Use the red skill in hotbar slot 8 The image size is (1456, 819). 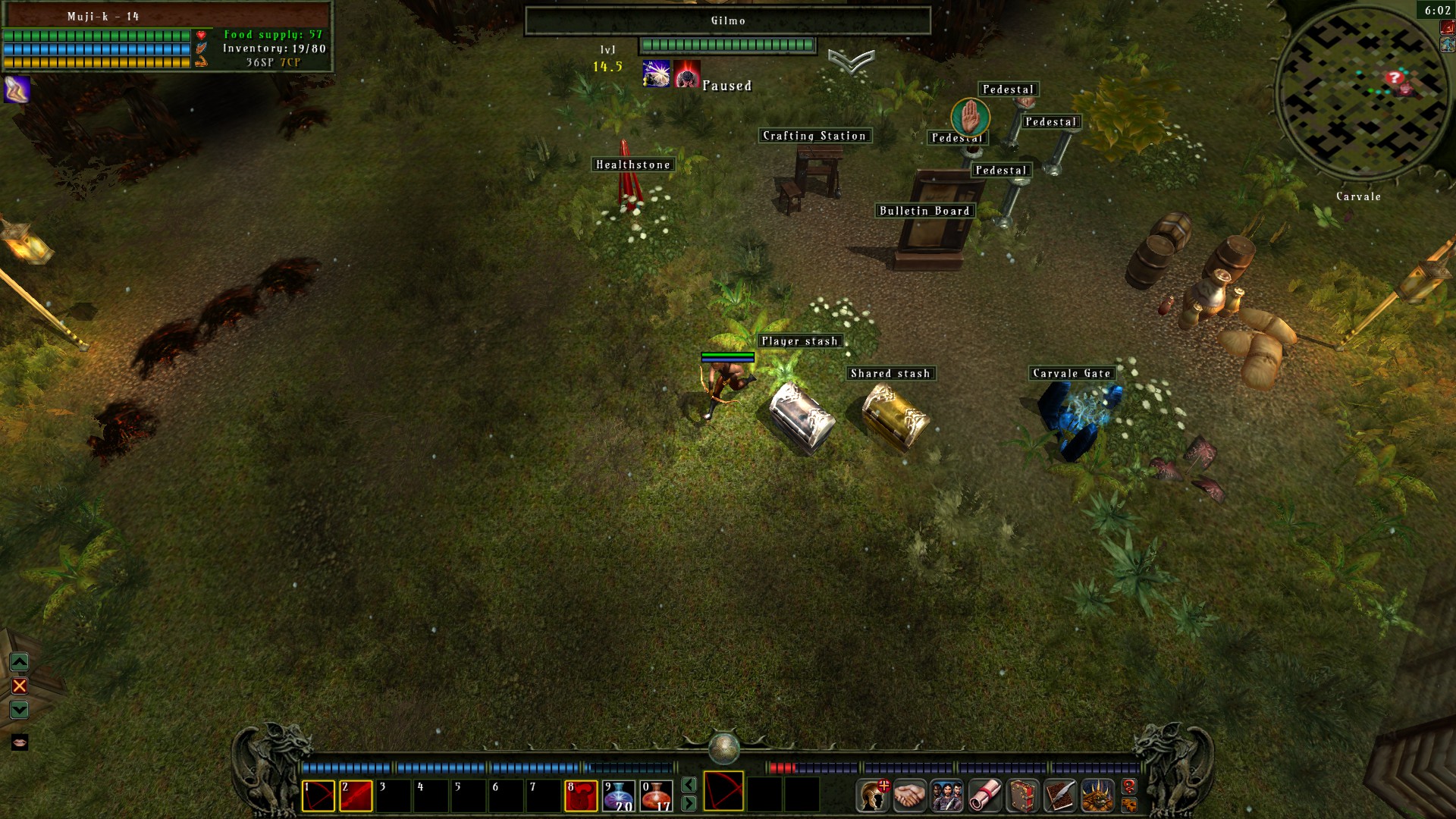pyautogui.click(x=581, y=796)
